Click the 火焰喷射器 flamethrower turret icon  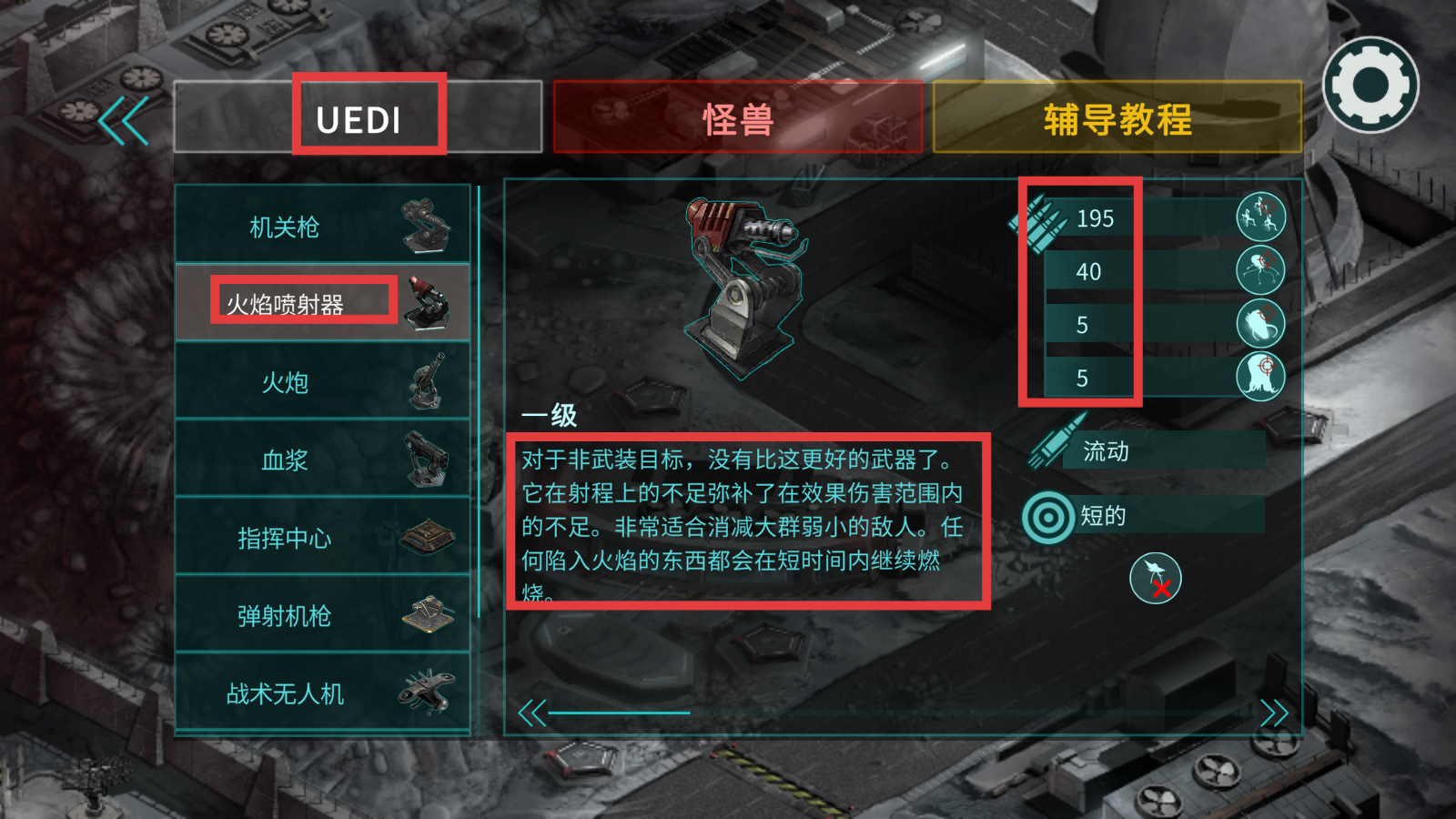[431, 305]
